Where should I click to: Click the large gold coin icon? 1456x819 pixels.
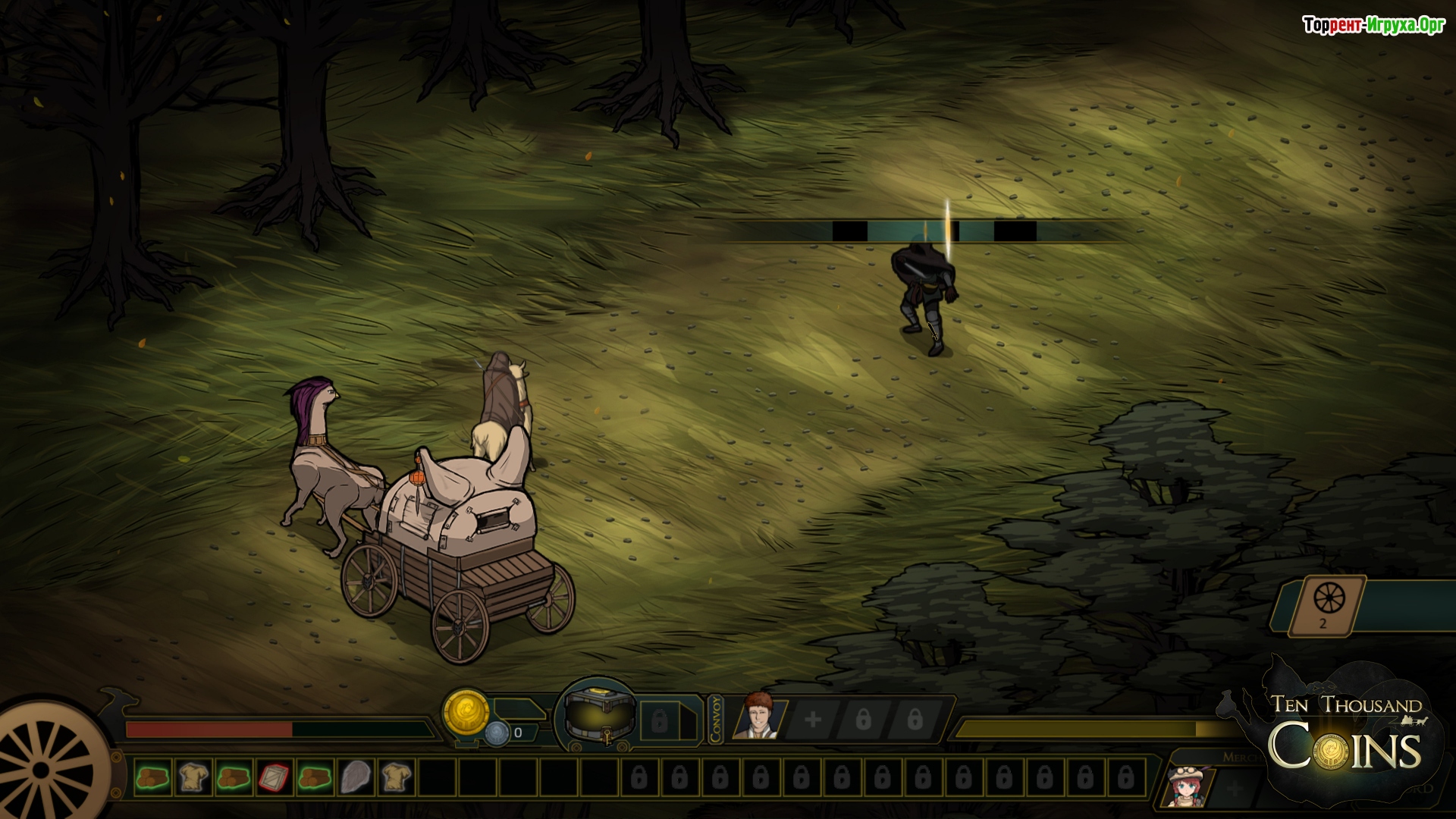point(466,711)
